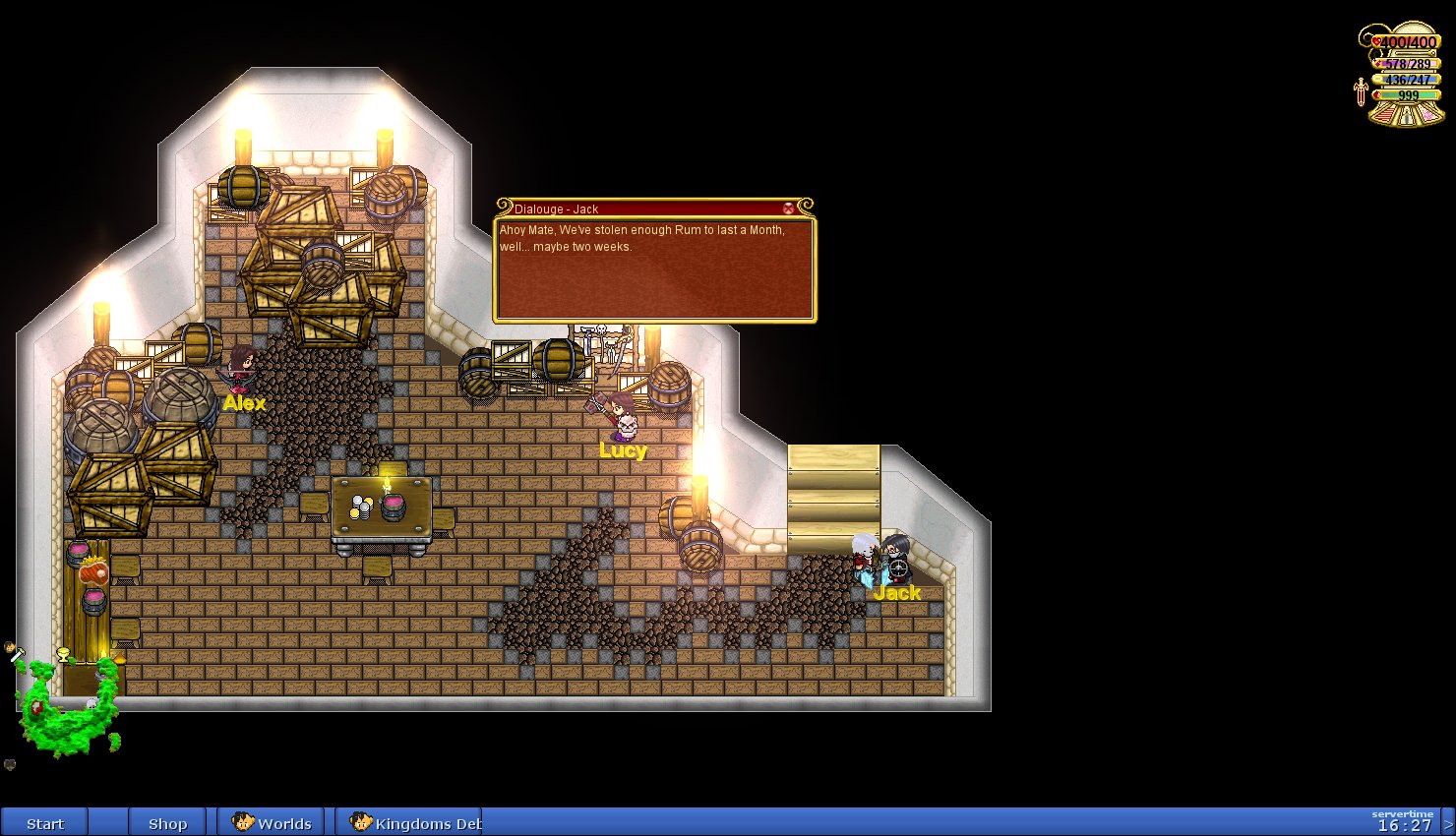Click the small arrow beside the server time
Image resolution: width=1456 pixels, height=836 pixels.
[1448, 824]
